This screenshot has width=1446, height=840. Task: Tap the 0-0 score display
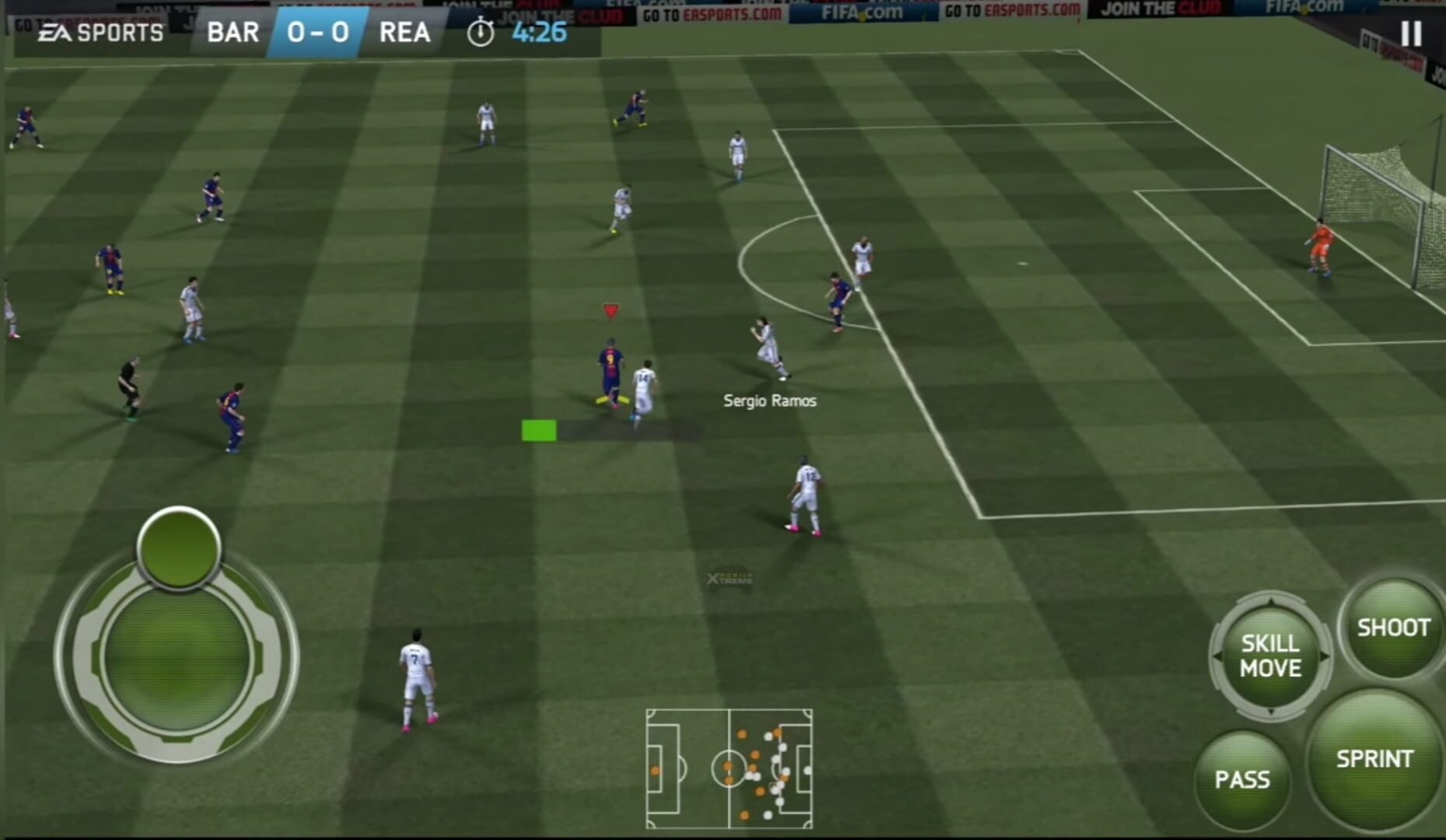pyautogui.click(x=317, y=33)
